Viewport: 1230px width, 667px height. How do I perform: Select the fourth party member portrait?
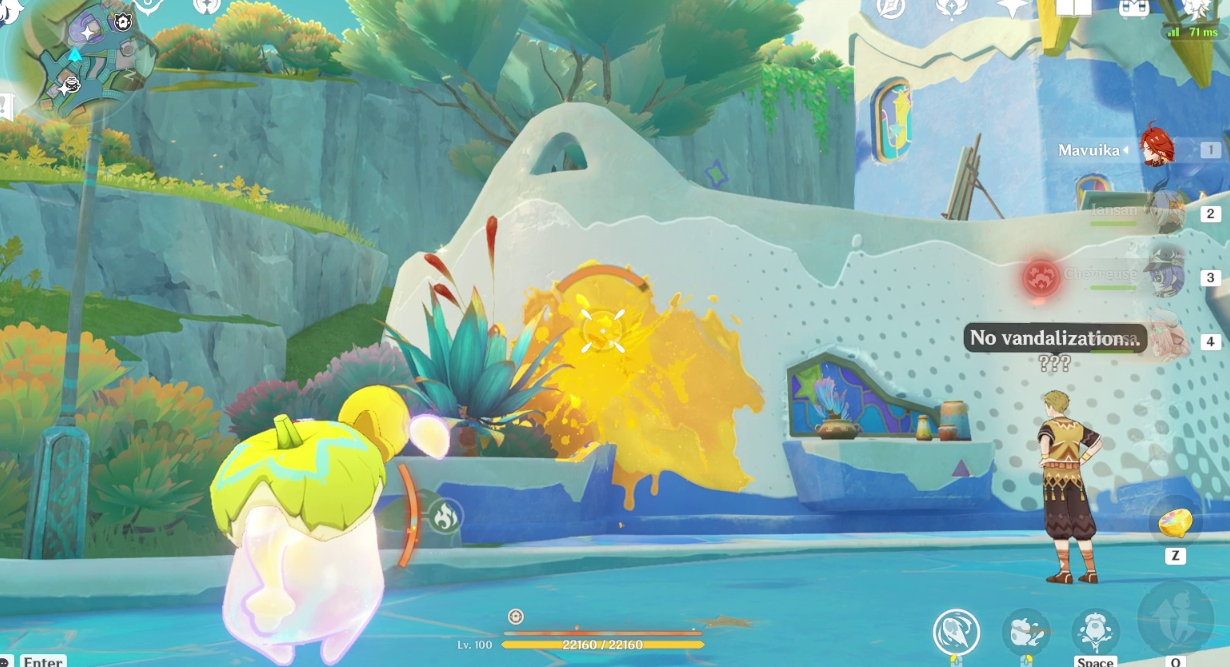[x=1165, y=339]
